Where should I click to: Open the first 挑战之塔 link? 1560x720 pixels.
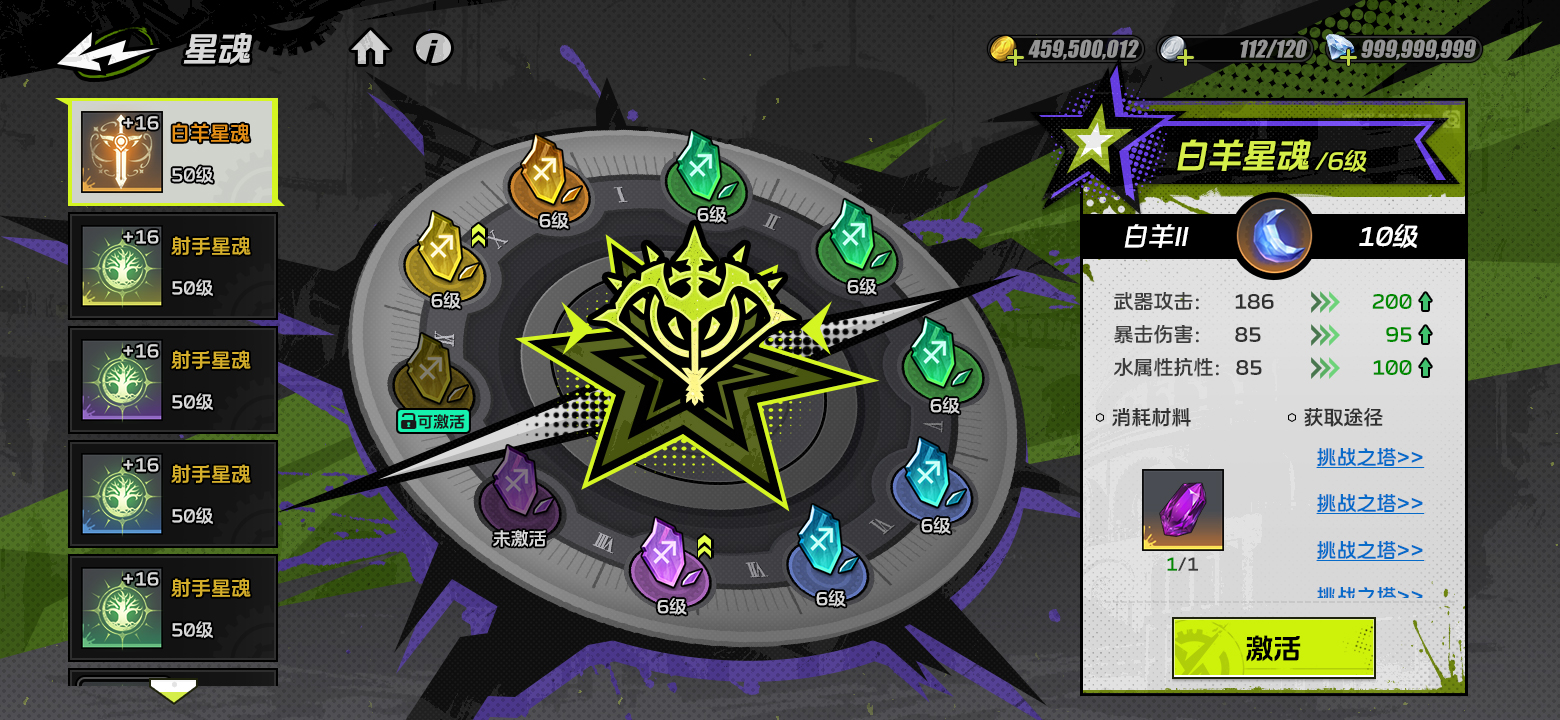1369,458
